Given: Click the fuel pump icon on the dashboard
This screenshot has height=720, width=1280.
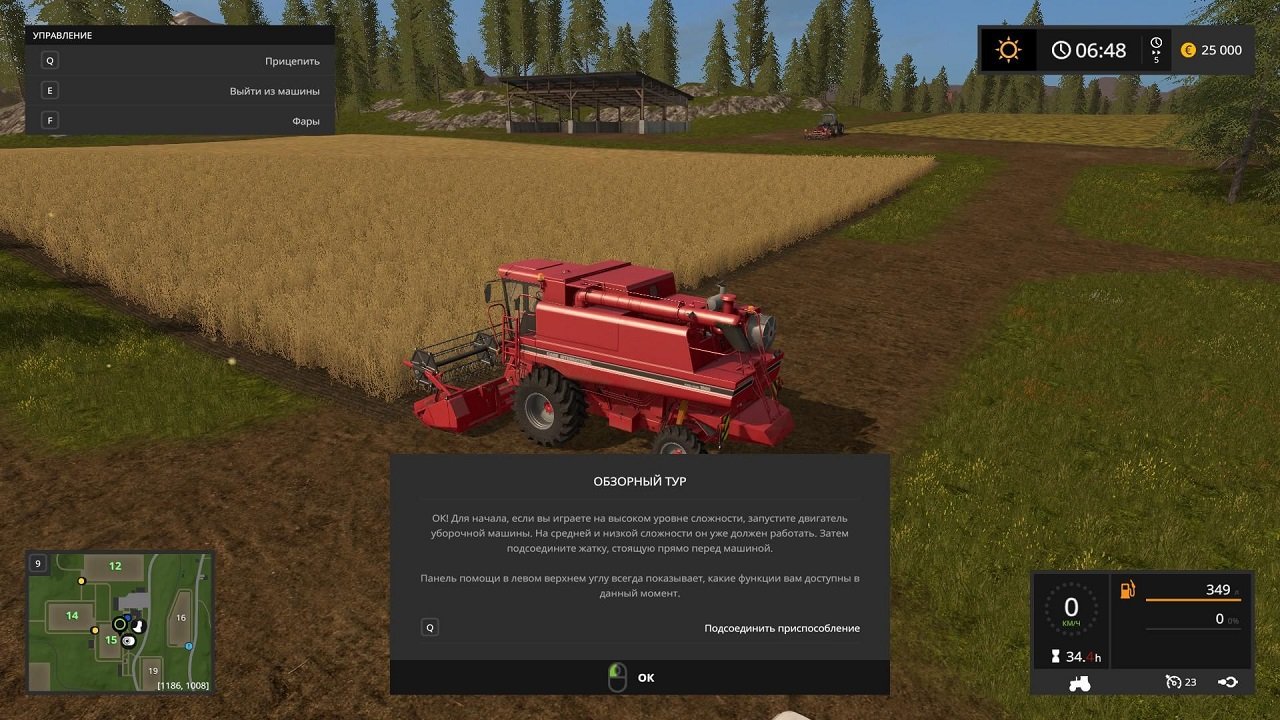Looking at the screenshot, I should (1127, 590).
